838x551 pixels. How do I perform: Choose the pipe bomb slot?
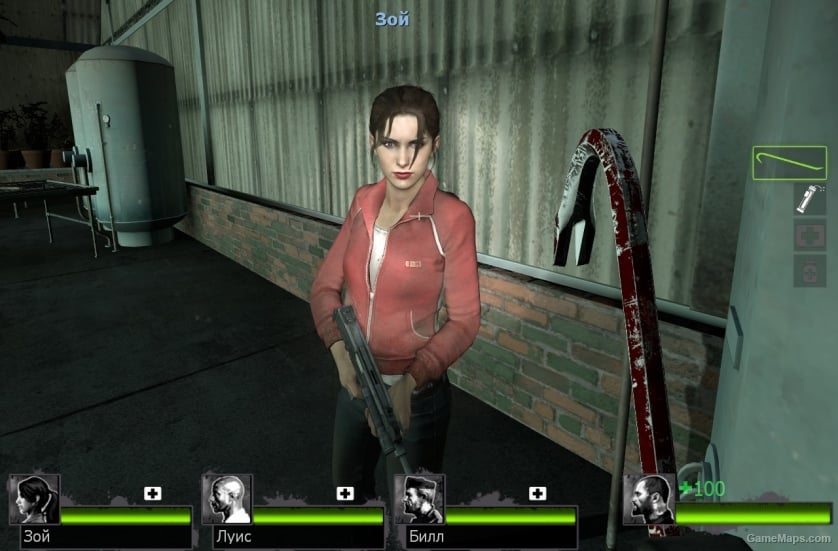click(x=808, y=198)
